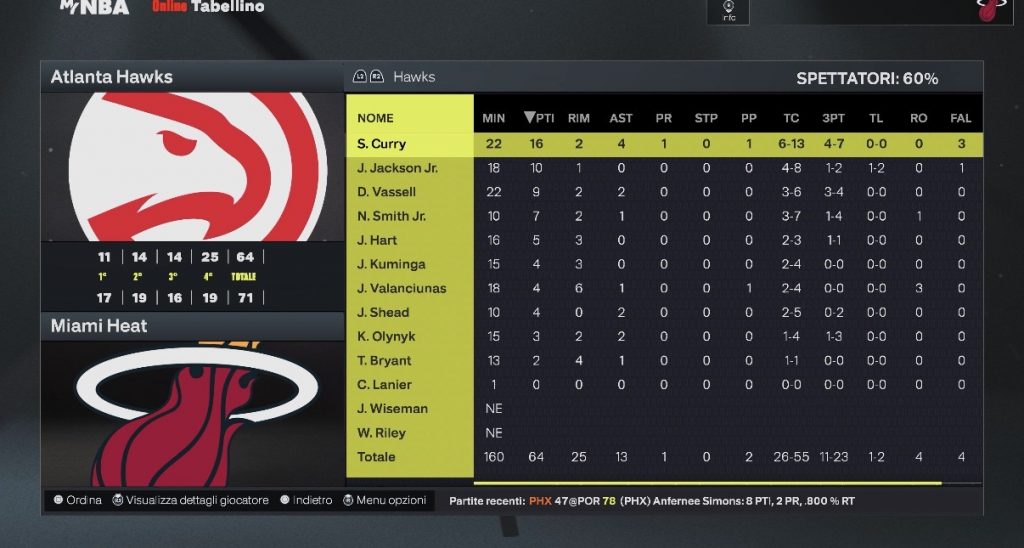Sort by the AST column header
The height and width of the screenshot is (548, 1024).
point(621,118)
